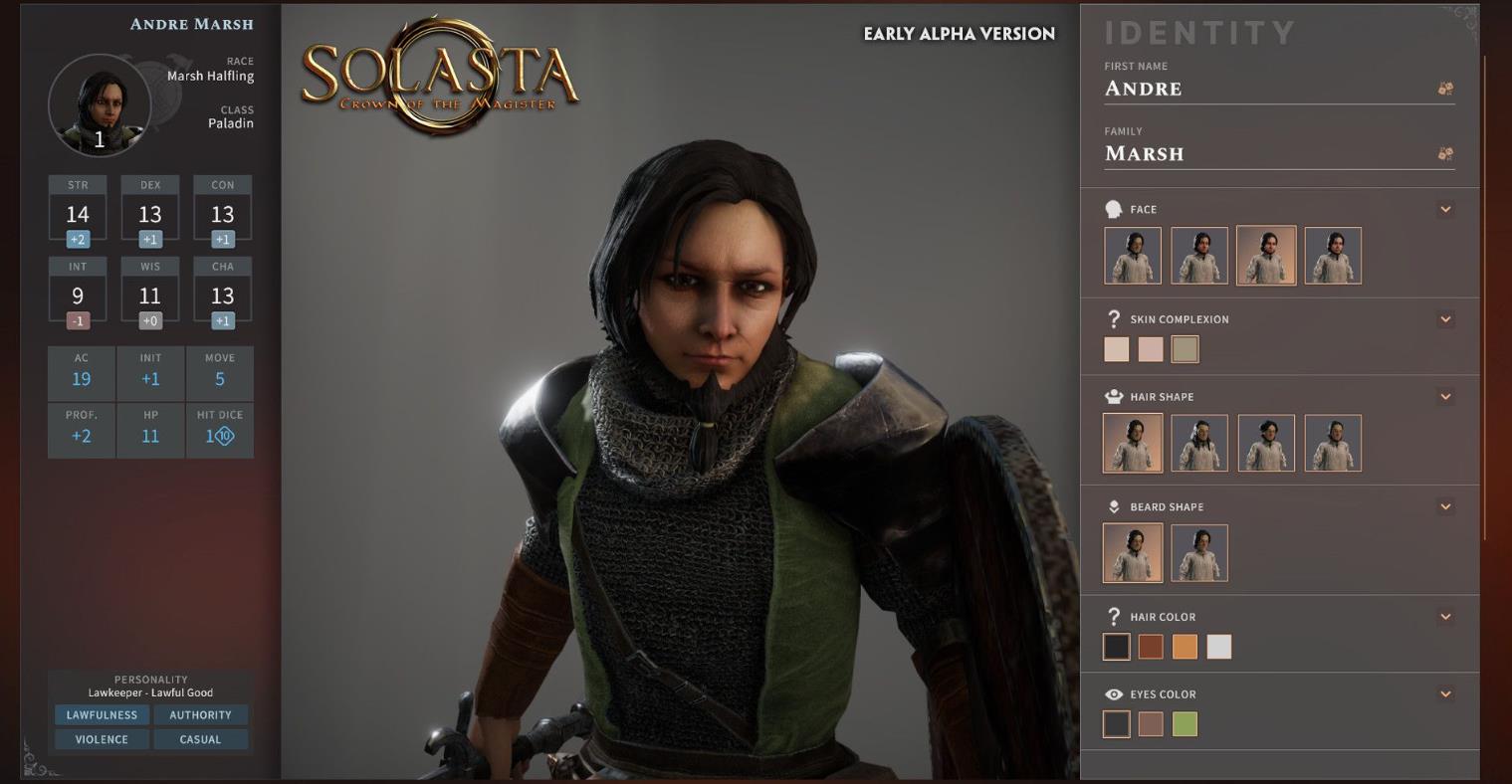
Task: Select the orange hair color swatch
Action: (x=1184, y=647)
